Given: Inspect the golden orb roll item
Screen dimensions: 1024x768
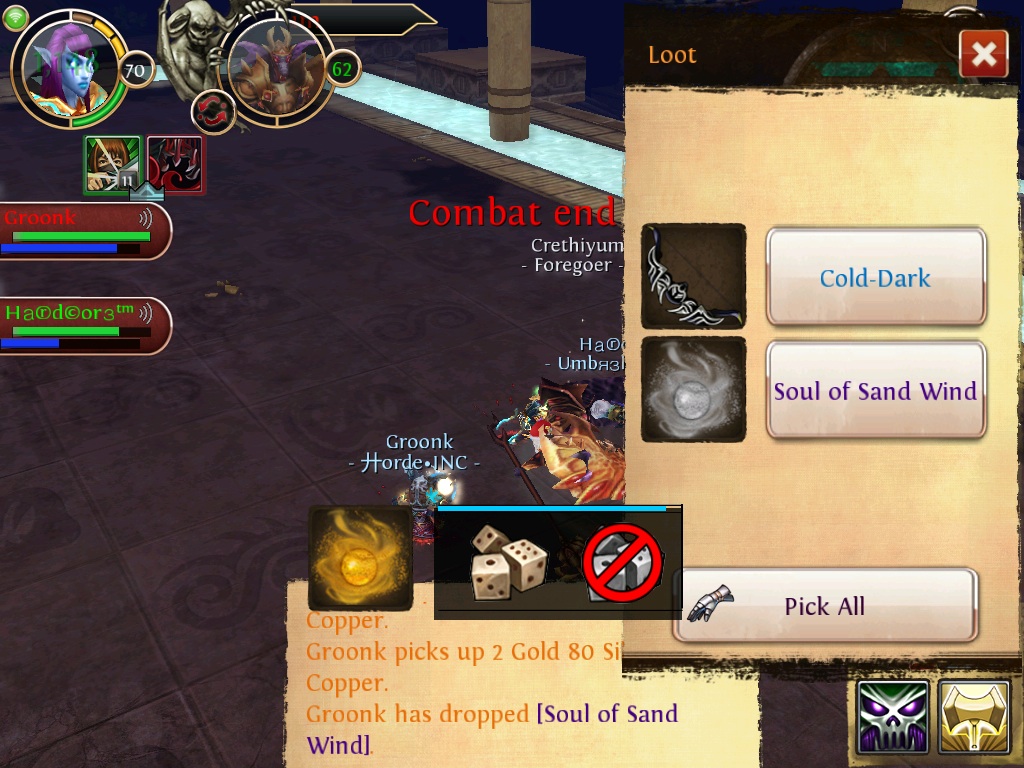Looking at the screenshot, I should point(360,558).
